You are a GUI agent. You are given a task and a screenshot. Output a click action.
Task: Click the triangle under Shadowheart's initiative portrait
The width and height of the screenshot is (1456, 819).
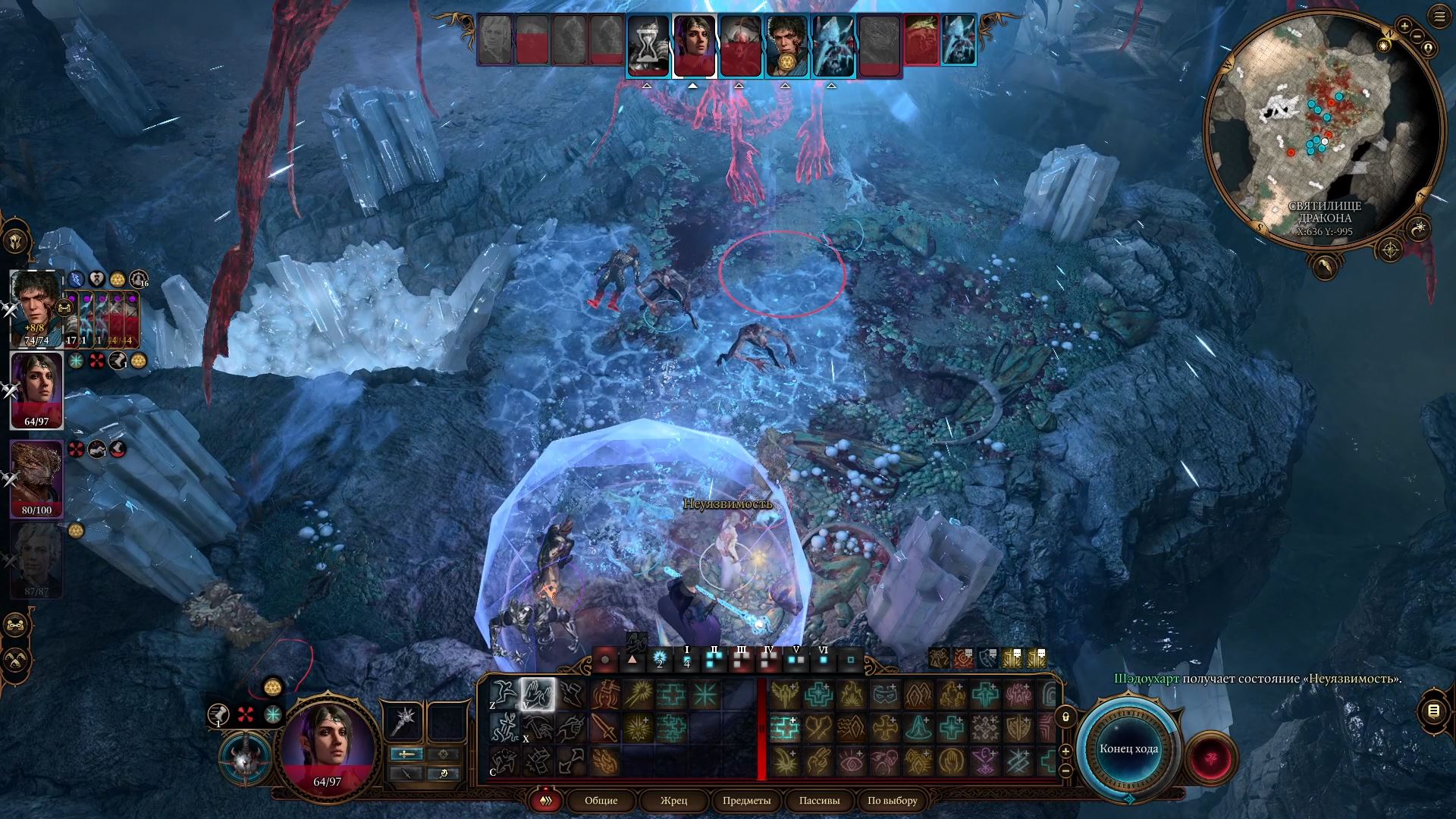tap(693, 86)
